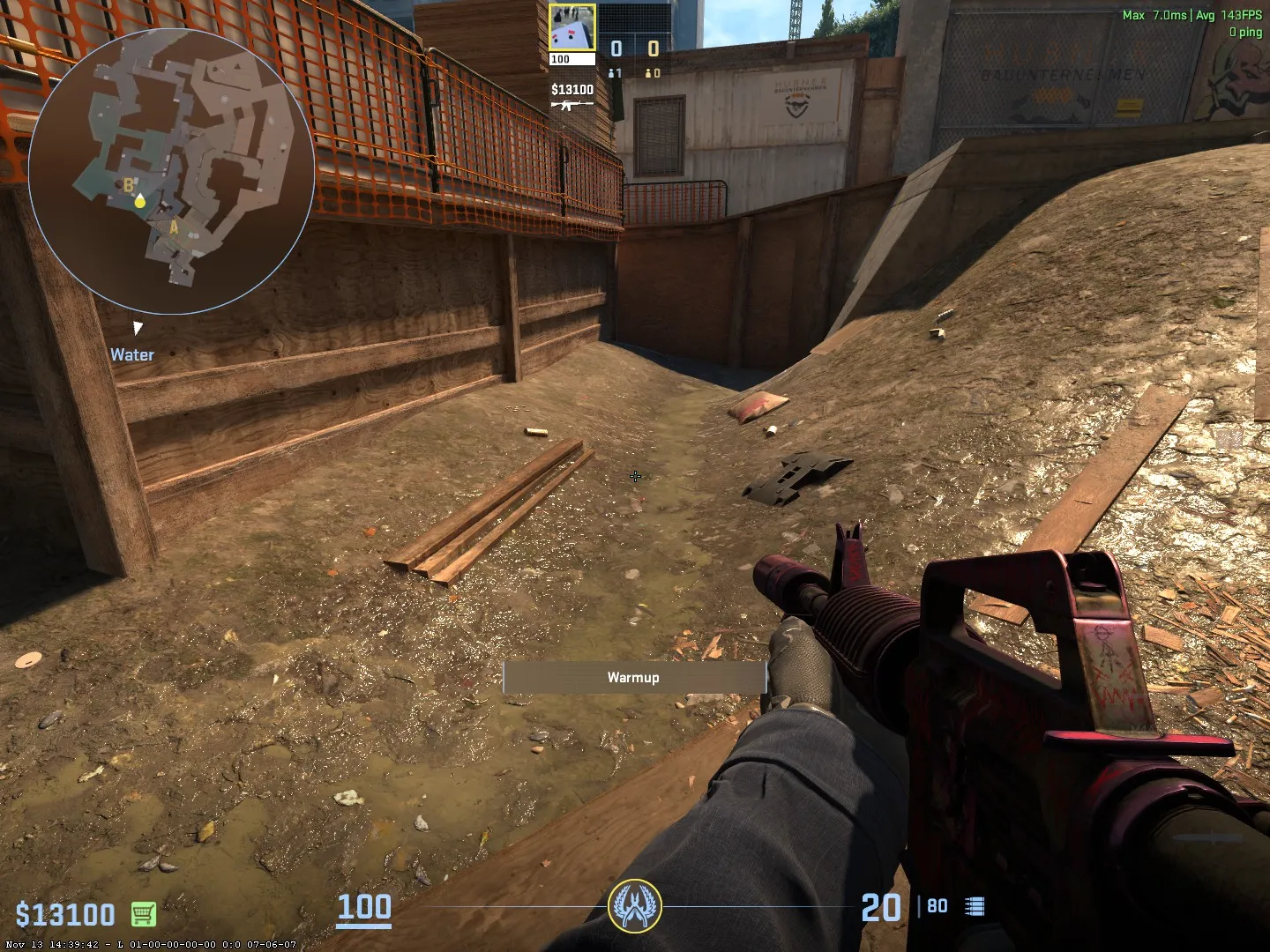The width and height of the screenshot is (1270, 952).
Task: Click the yellow bomb dot on the minimap
Action: tap(140, 201)
